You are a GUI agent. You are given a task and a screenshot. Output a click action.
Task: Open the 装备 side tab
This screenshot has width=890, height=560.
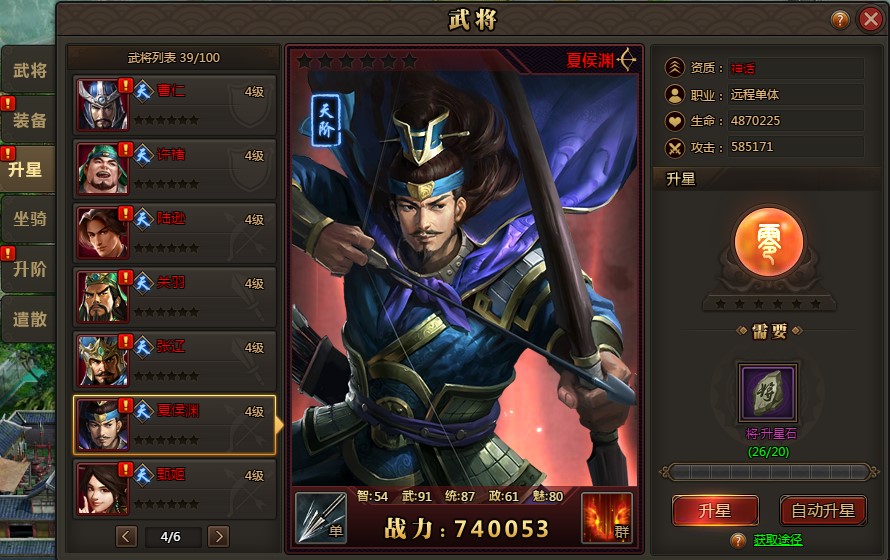(29, 120)
